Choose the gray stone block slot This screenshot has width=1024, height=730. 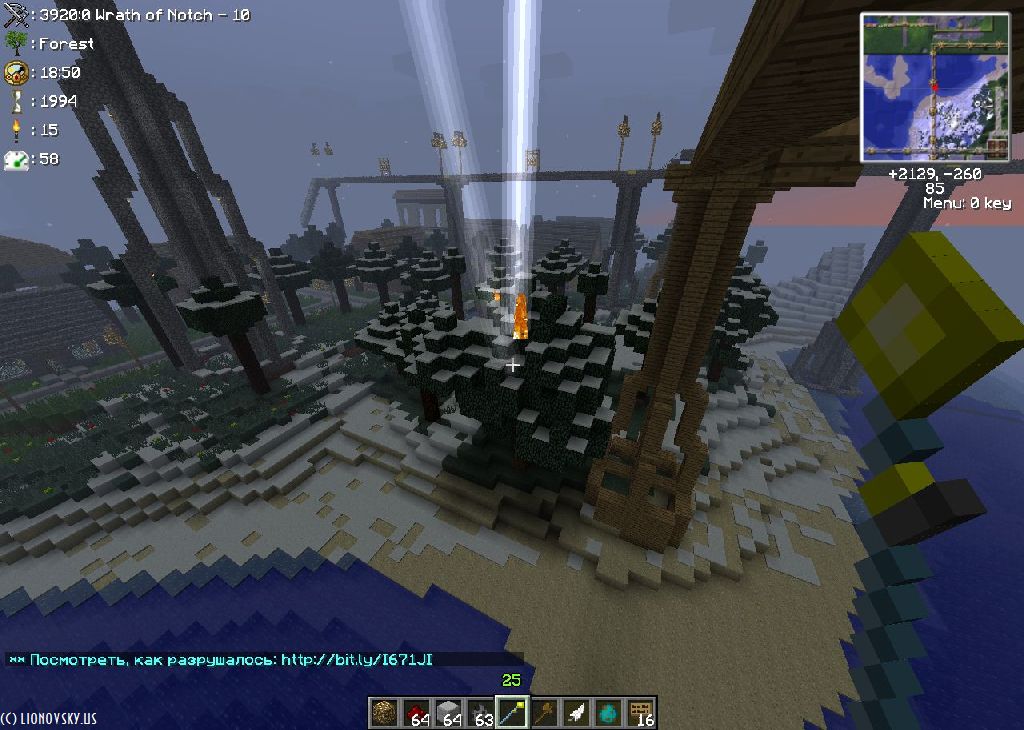pos(449,713)
